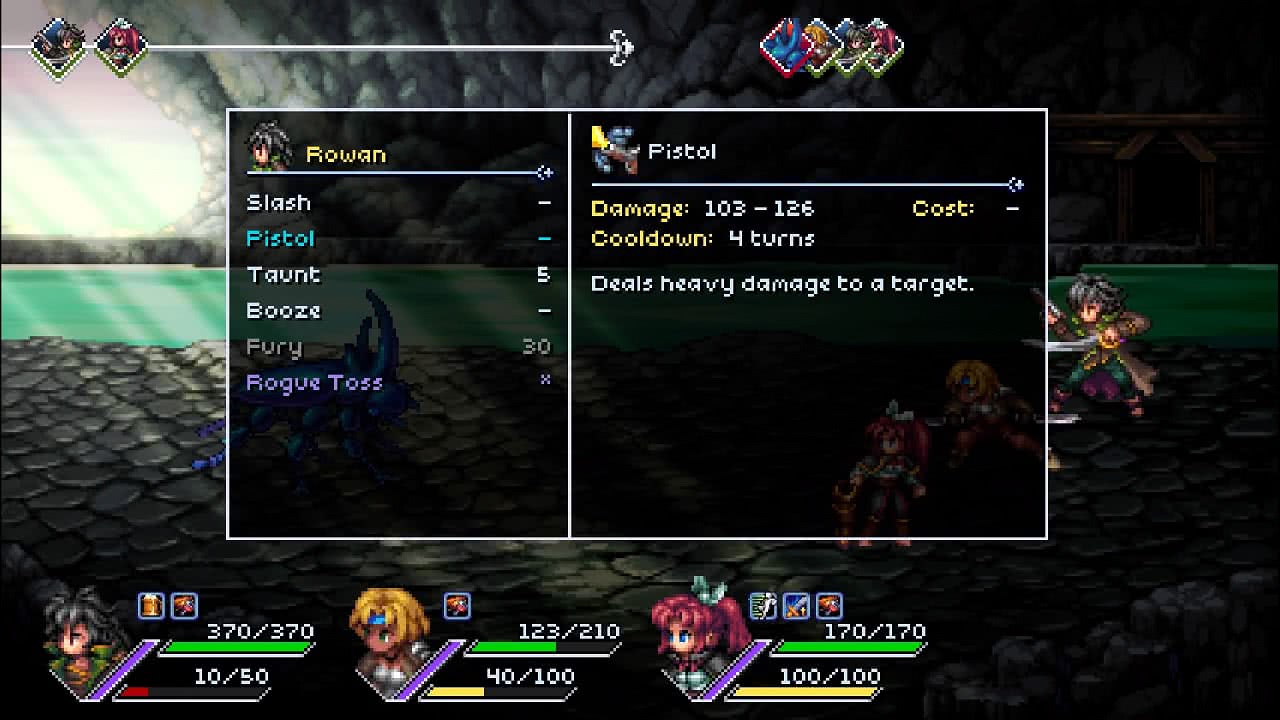Click Rowan's beer mug status icon
Viewport: 1280px width, 720px height.
[x=151, y=605]
